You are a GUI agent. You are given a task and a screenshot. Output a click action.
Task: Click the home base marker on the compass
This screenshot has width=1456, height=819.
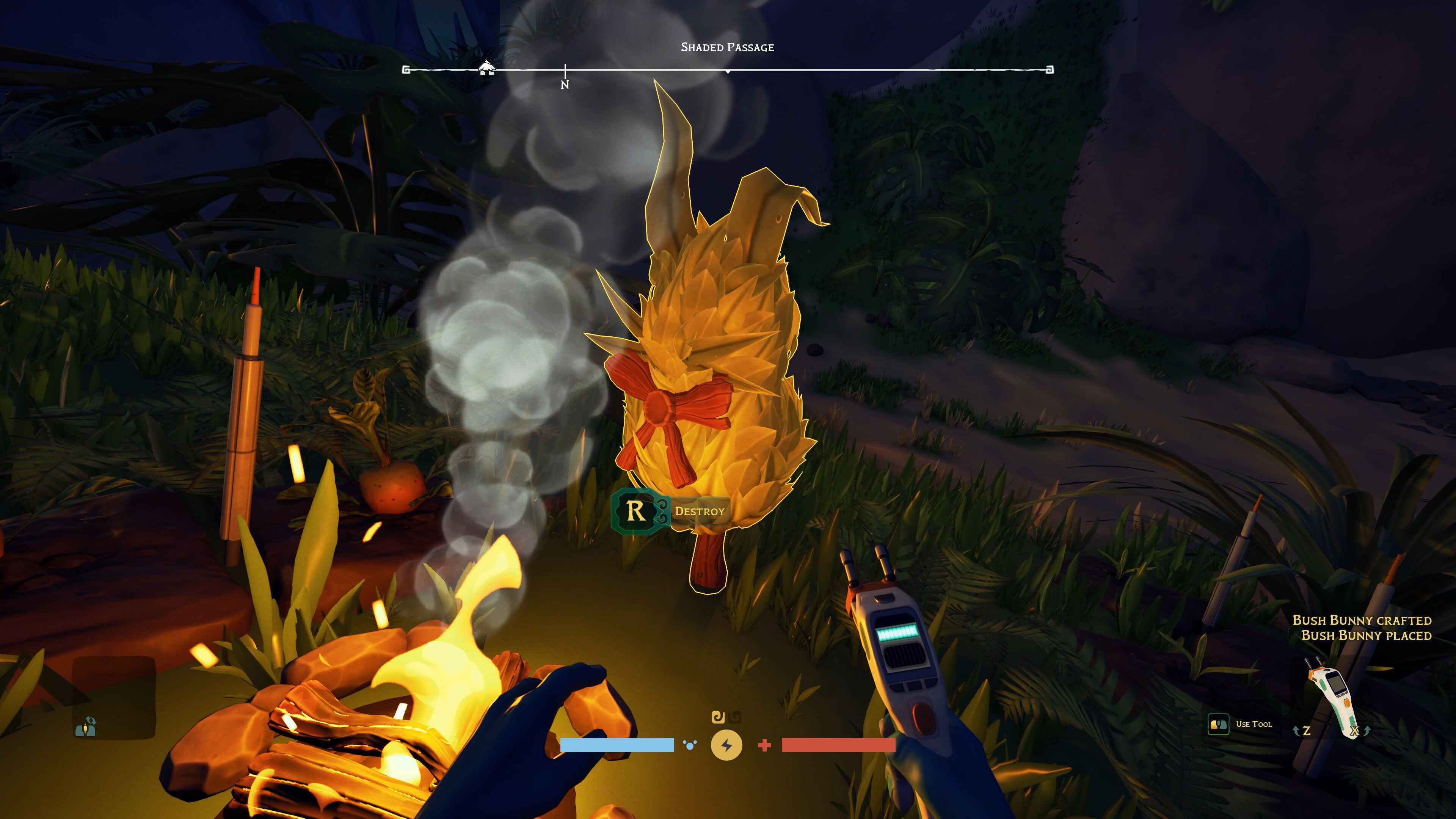[486, 68]
